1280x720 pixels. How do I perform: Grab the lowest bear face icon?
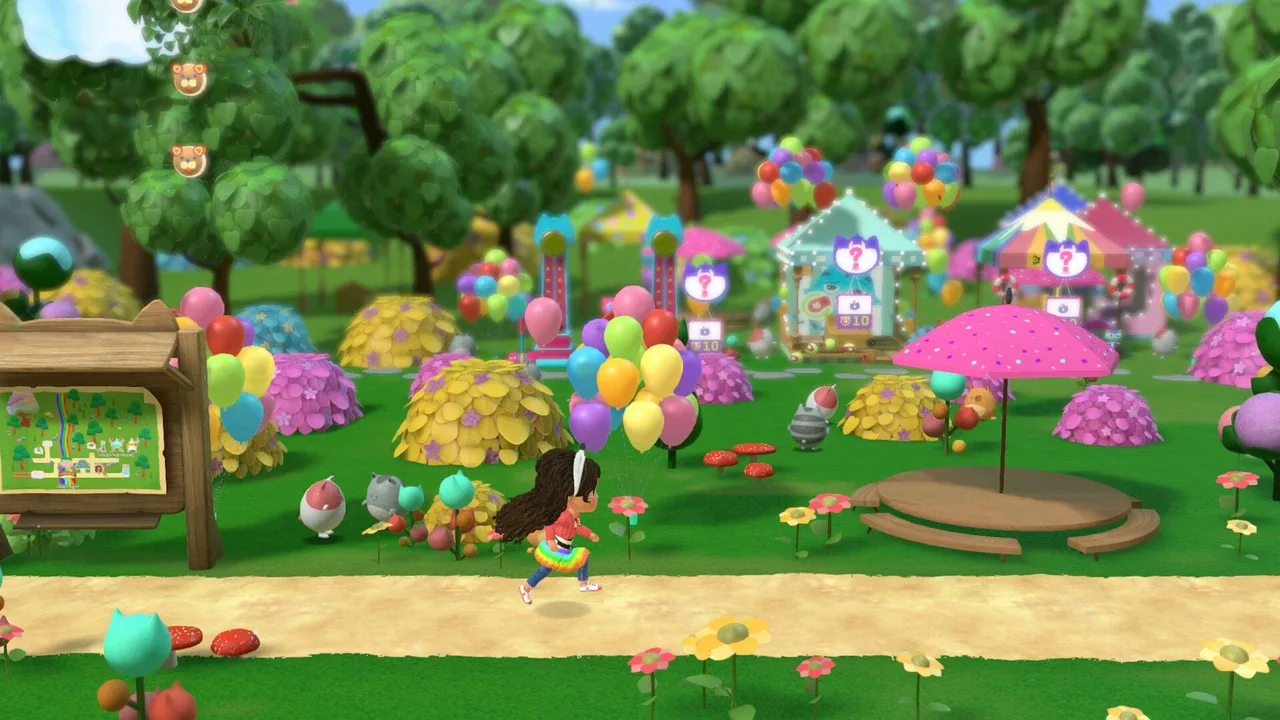click(187, 160)
